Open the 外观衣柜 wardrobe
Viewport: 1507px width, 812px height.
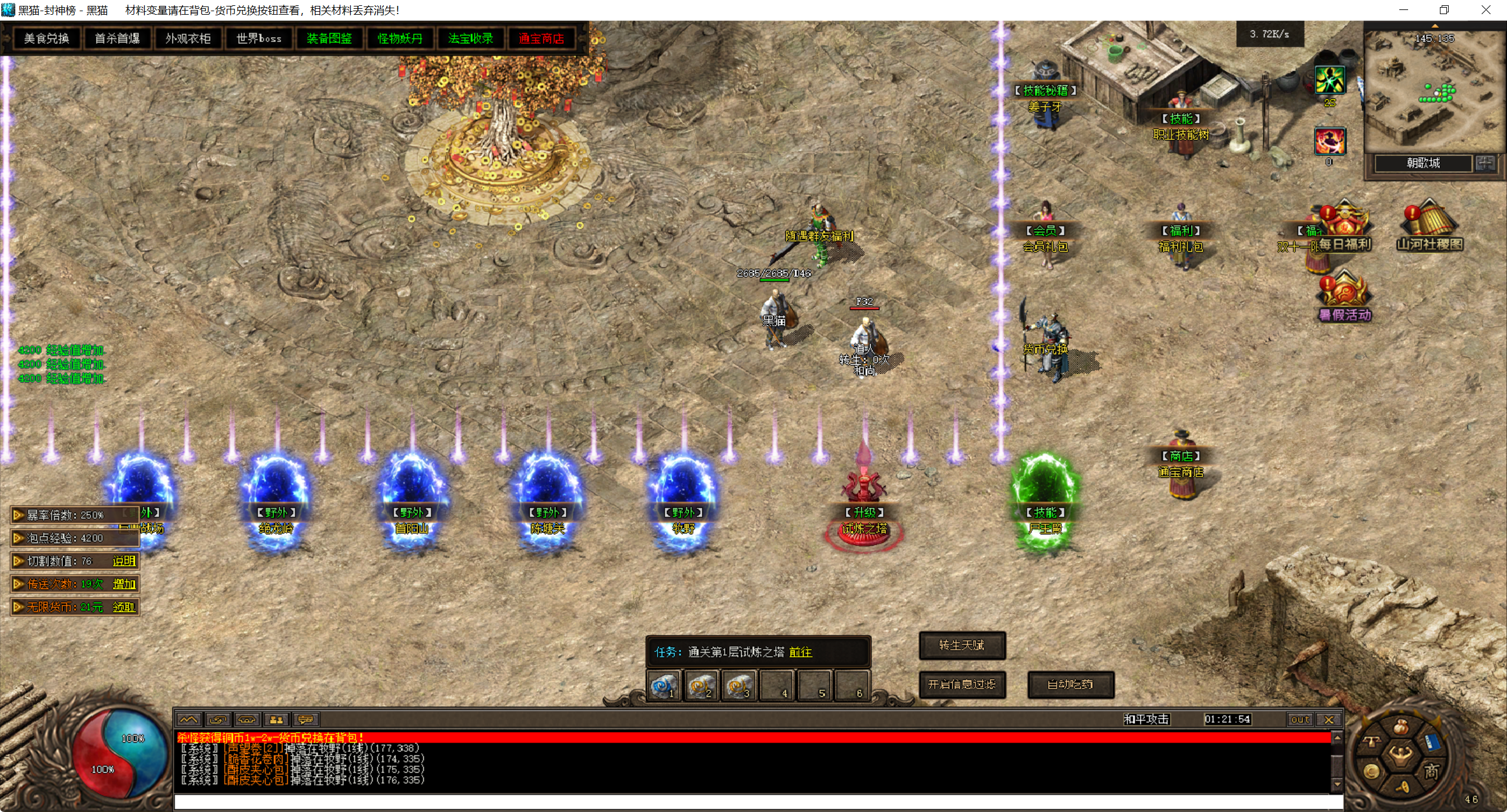188,39
